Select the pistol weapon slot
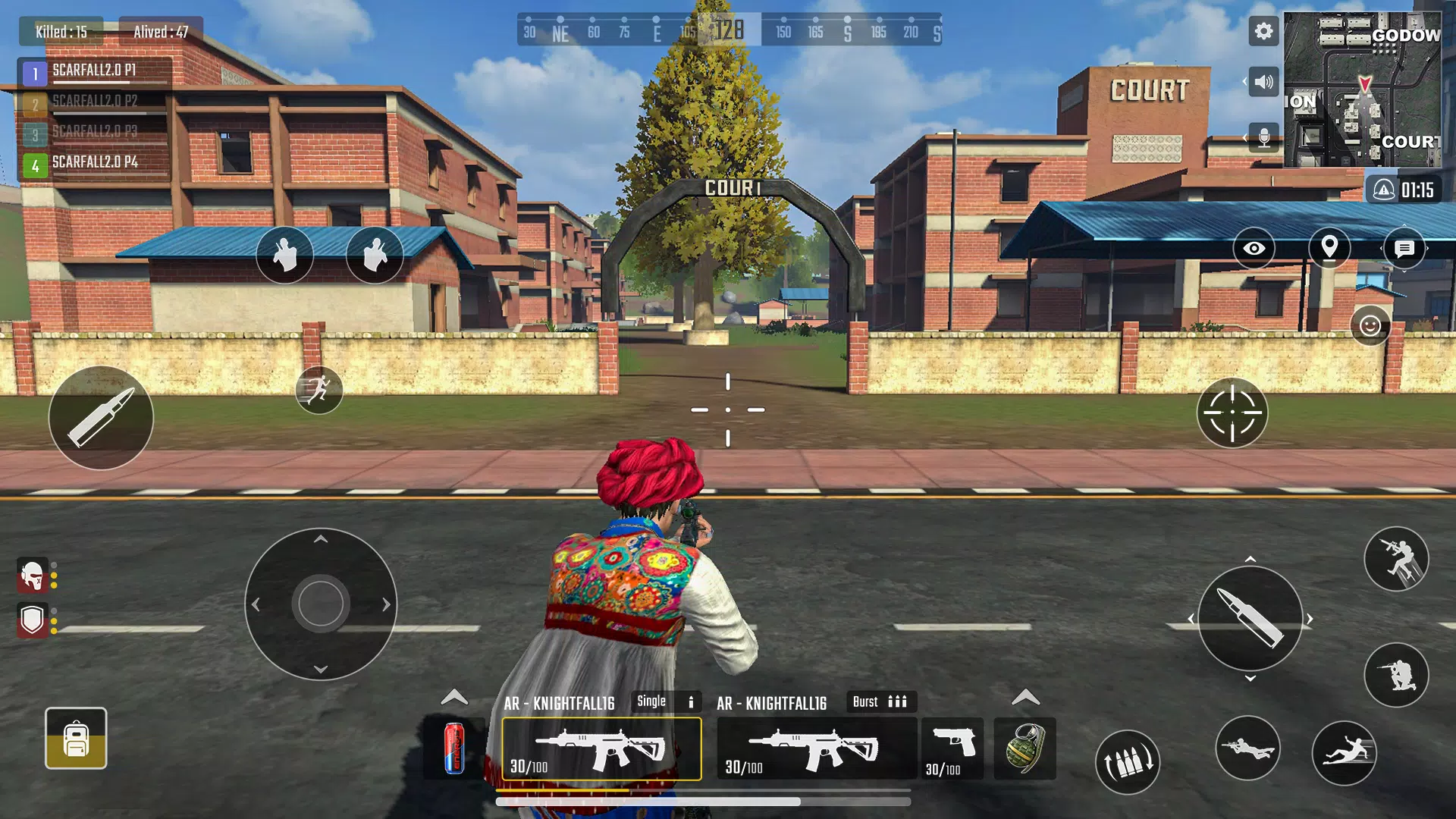The width and height of the screenshot is (1456, 819). tap(952, 749)
